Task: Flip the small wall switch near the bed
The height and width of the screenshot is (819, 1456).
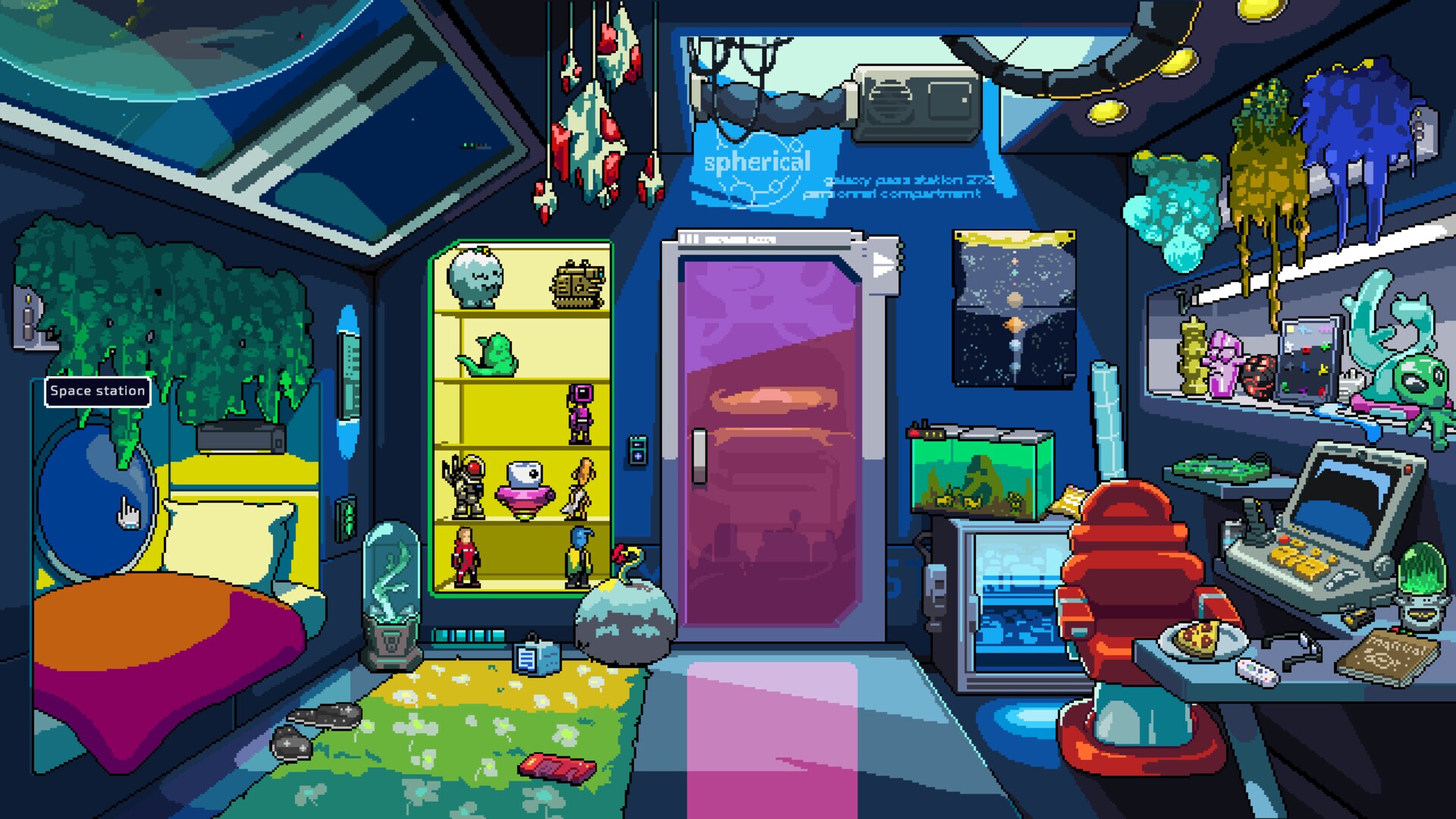Action: [347, 517]
